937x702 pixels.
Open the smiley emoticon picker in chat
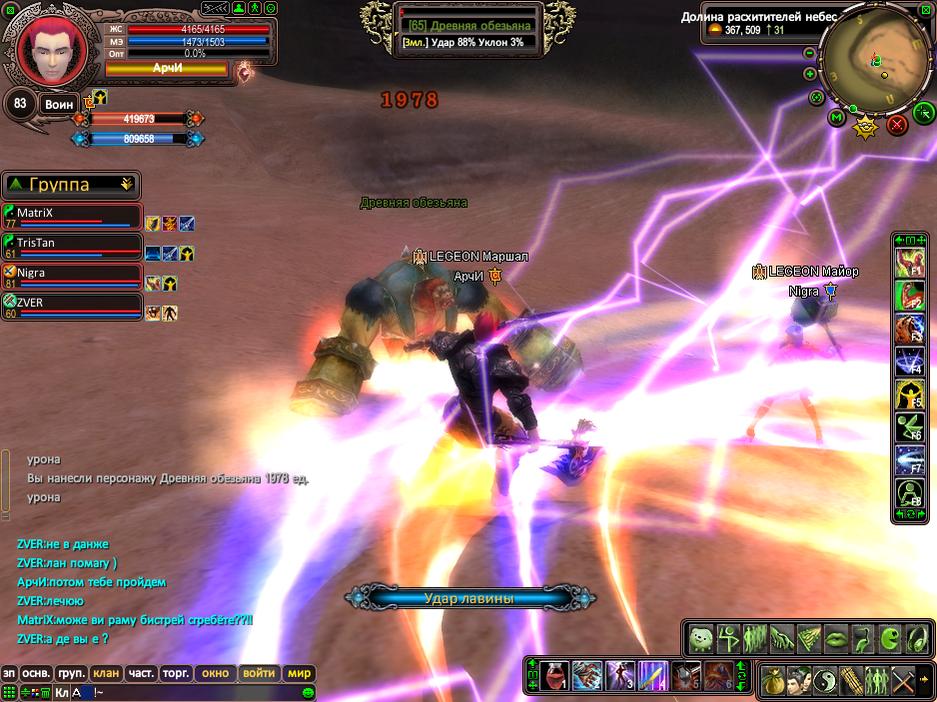pos(308,692)
